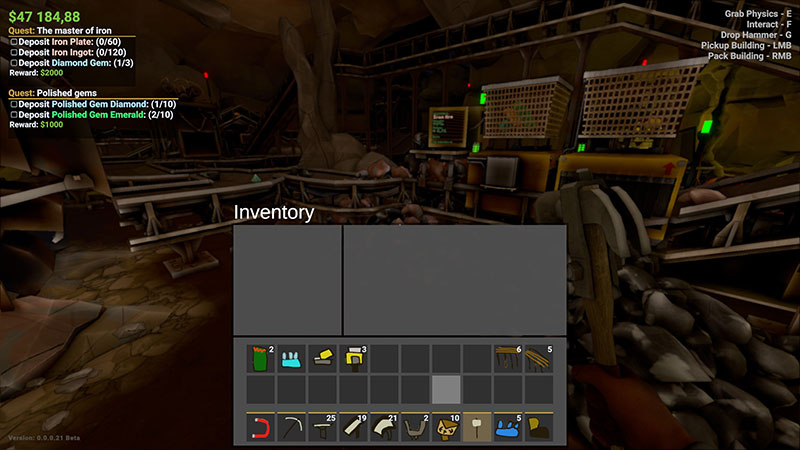Pick the cyan crystal machine item
The width and height of the screenshot is (800, 450).
coord(292,358)
